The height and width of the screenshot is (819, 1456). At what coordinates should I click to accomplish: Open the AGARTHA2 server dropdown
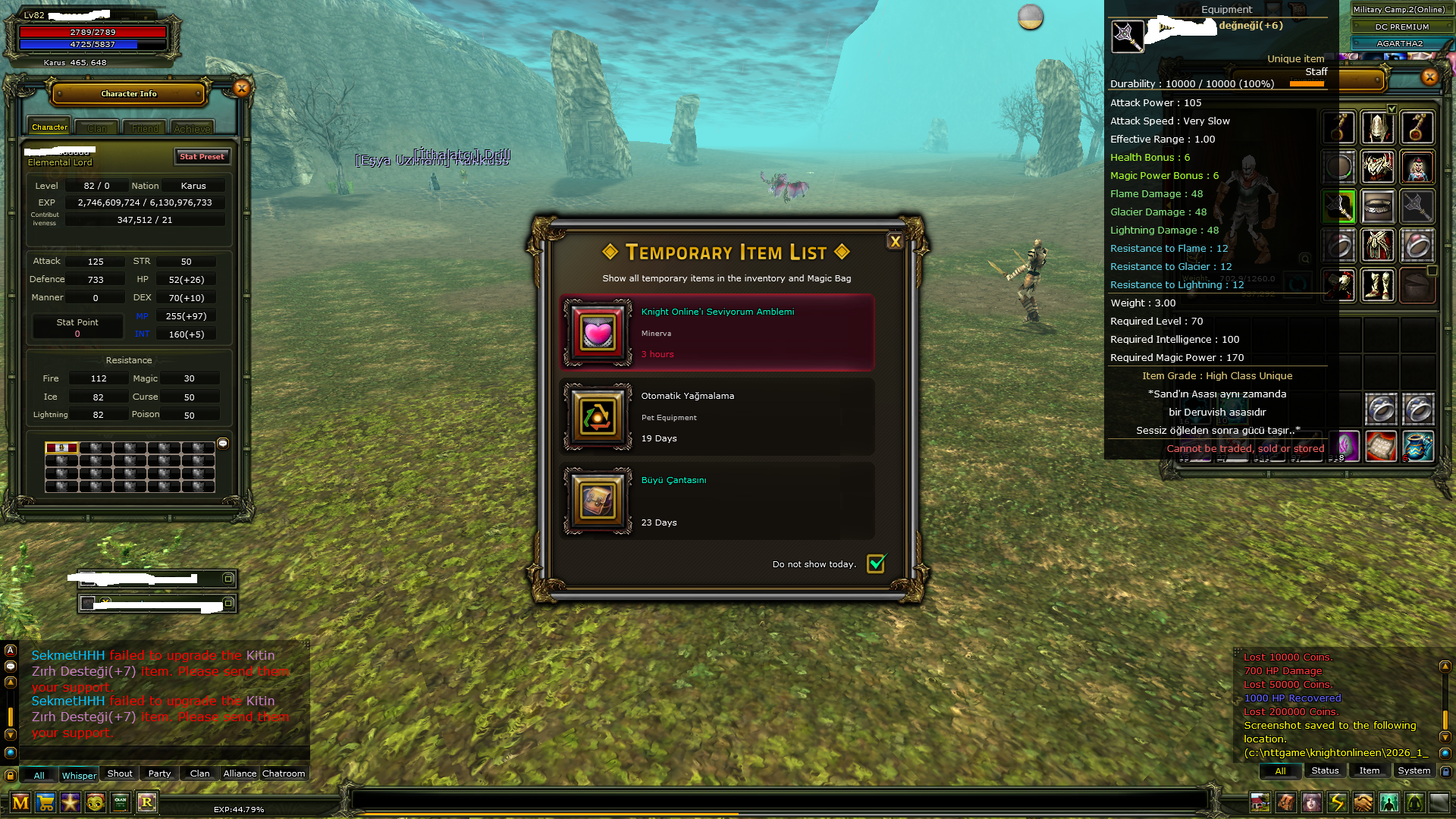point(1399,43)
